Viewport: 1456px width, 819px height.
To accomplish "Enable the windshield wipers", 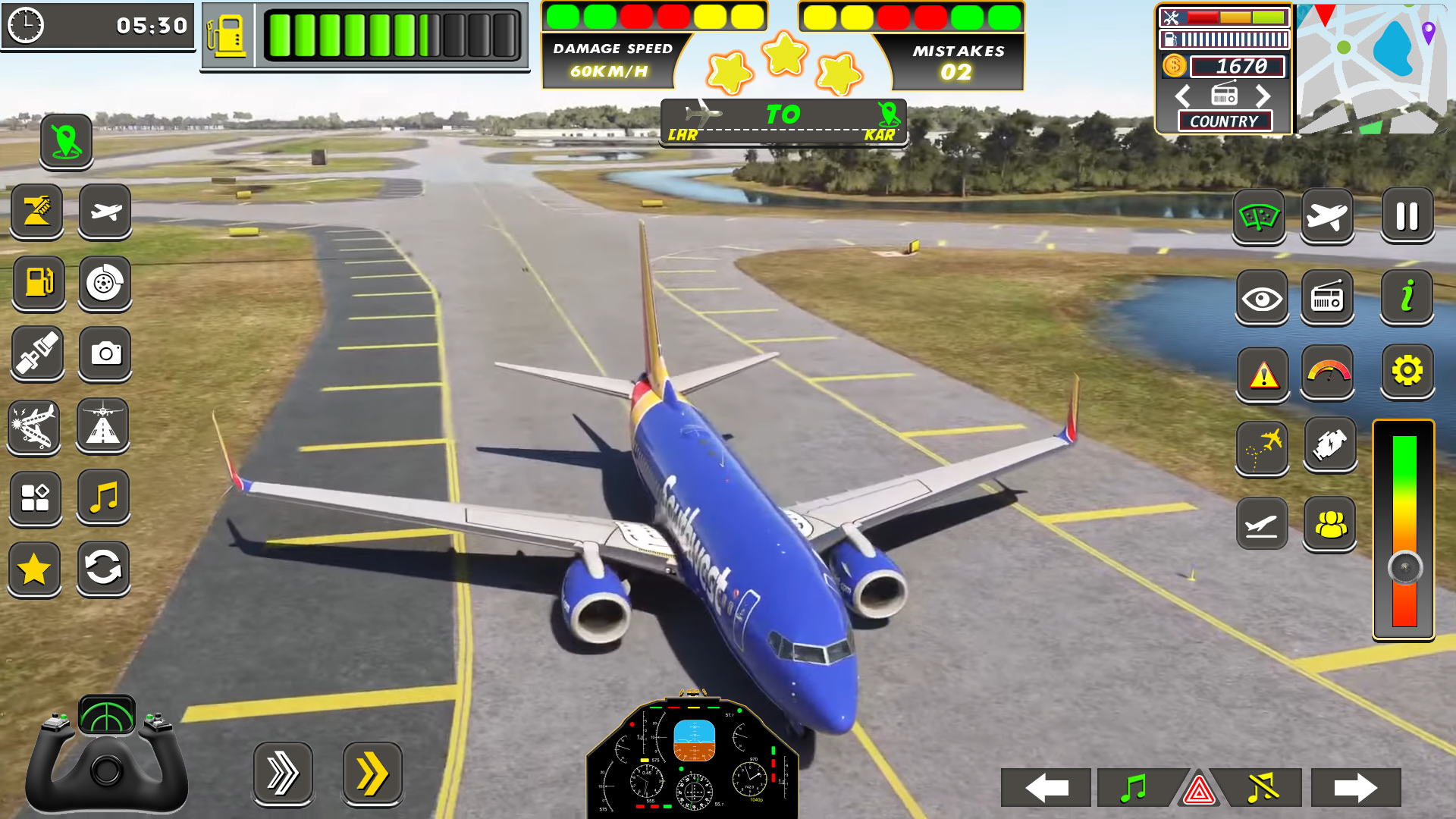I will tap(1261, 216).
